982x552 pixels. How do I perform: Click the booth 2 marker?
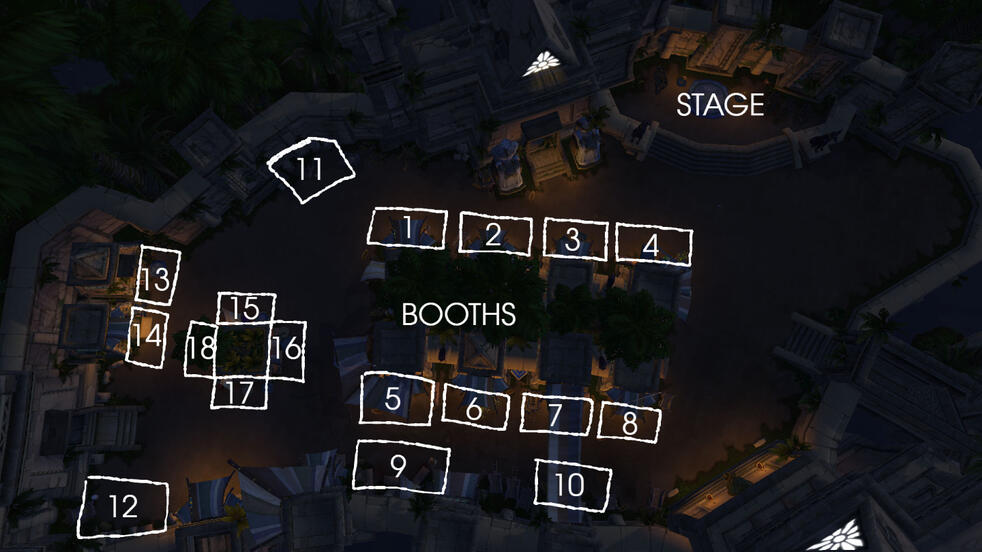point(494,234)
